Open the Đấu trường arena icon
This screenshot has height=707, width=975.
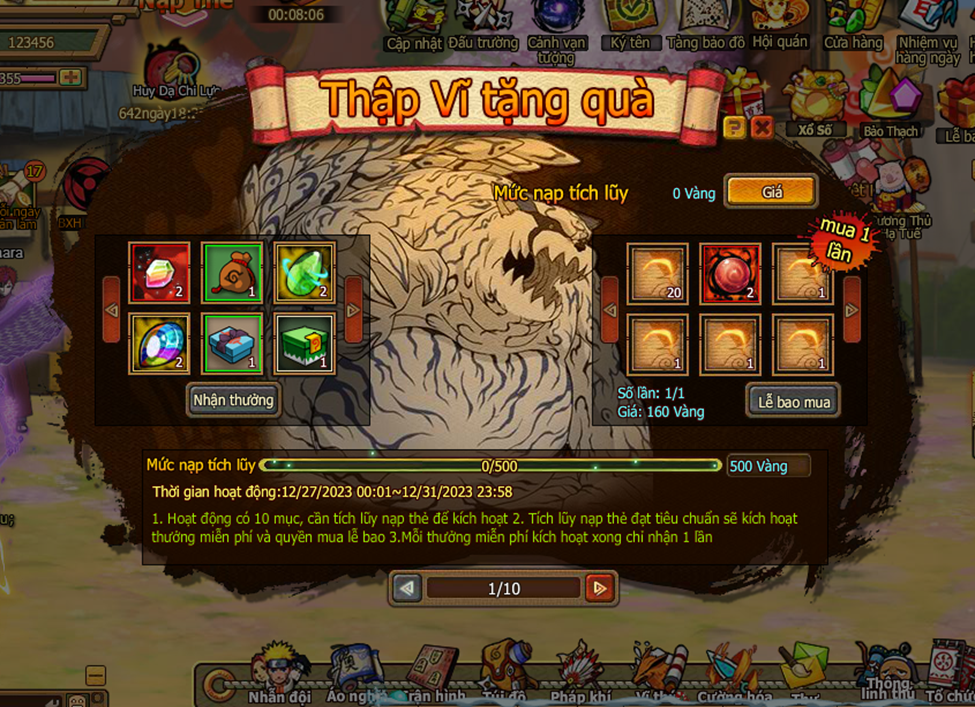click(483, 26)
